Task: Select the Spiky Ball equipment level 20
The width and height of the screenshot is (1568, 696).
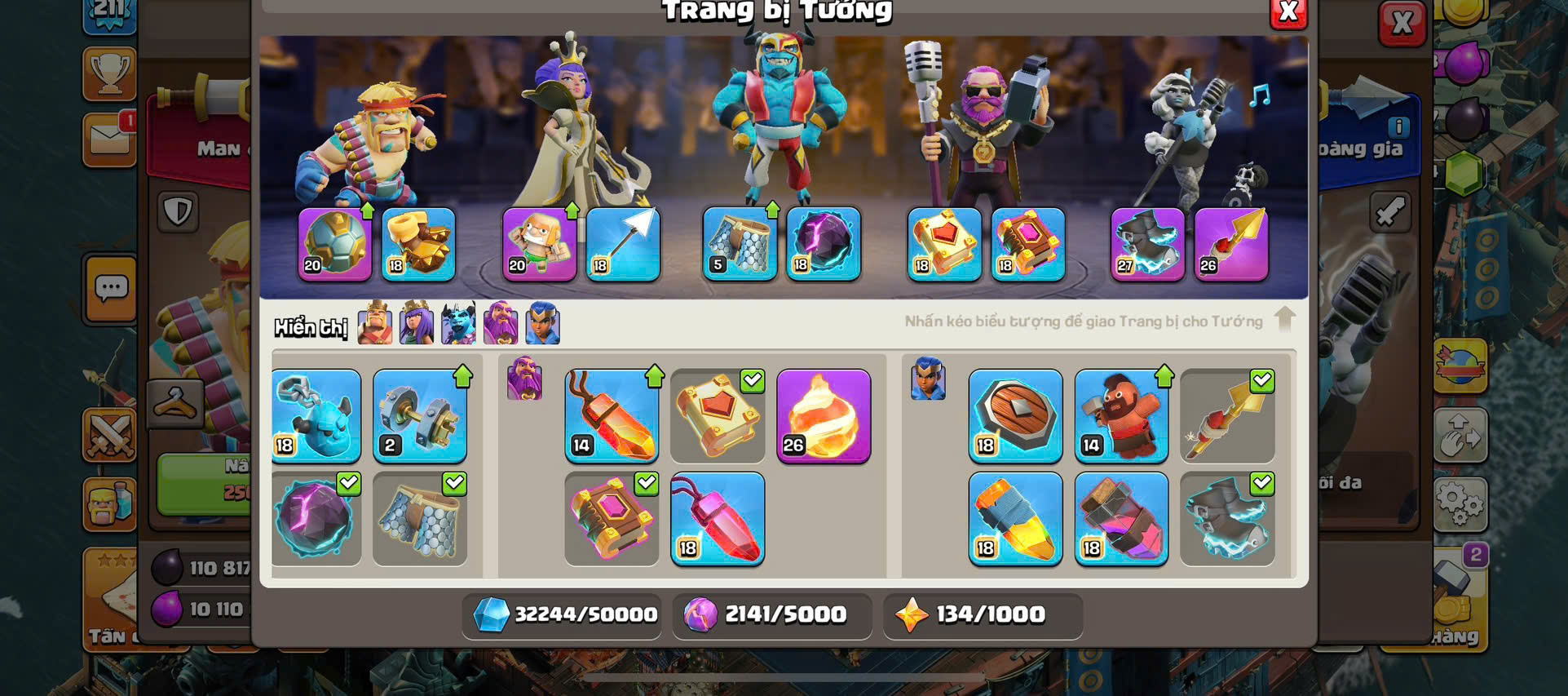Action: [x=335, y=244]
